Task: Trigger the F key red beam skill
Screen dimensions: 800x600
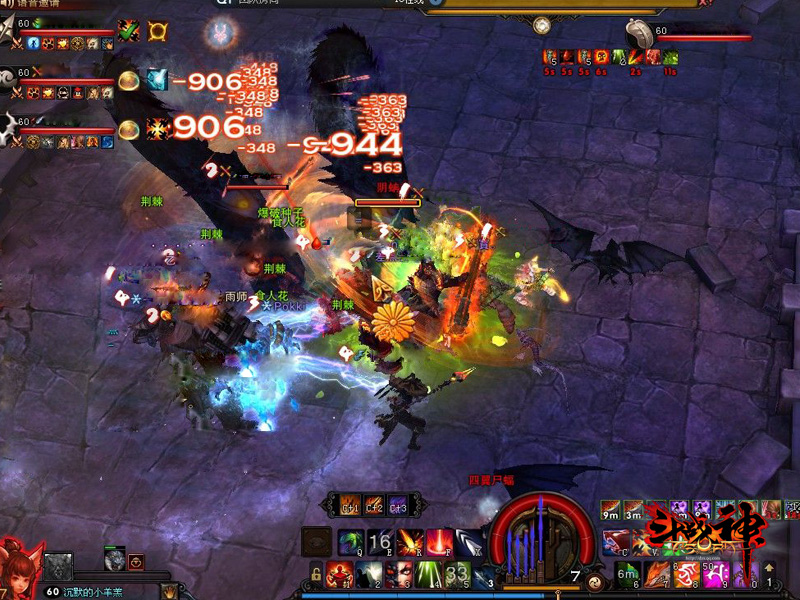Action: pos(438,542)
